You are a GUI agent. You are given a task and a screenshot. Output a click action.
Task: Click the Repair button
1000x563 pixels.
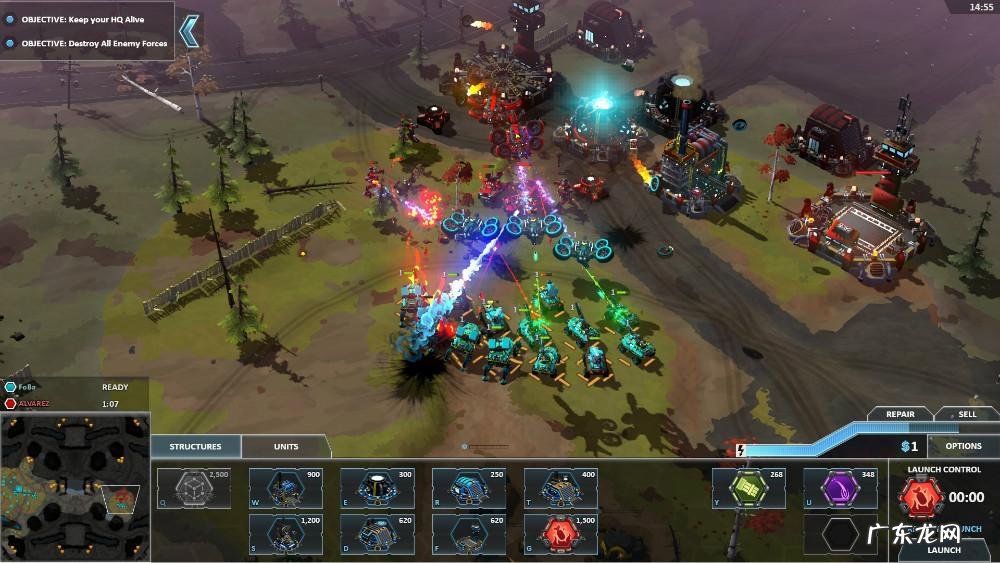tap(898, 414)
